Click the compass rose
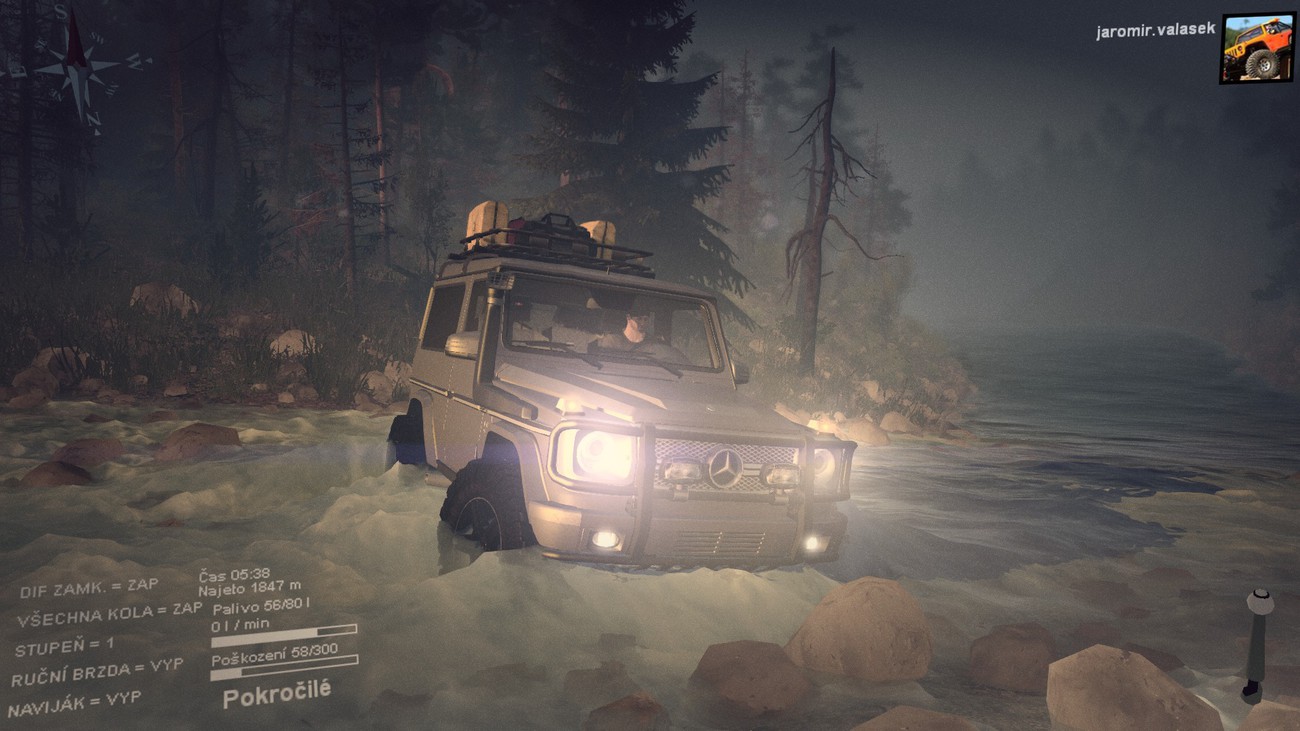 point(76,68)
